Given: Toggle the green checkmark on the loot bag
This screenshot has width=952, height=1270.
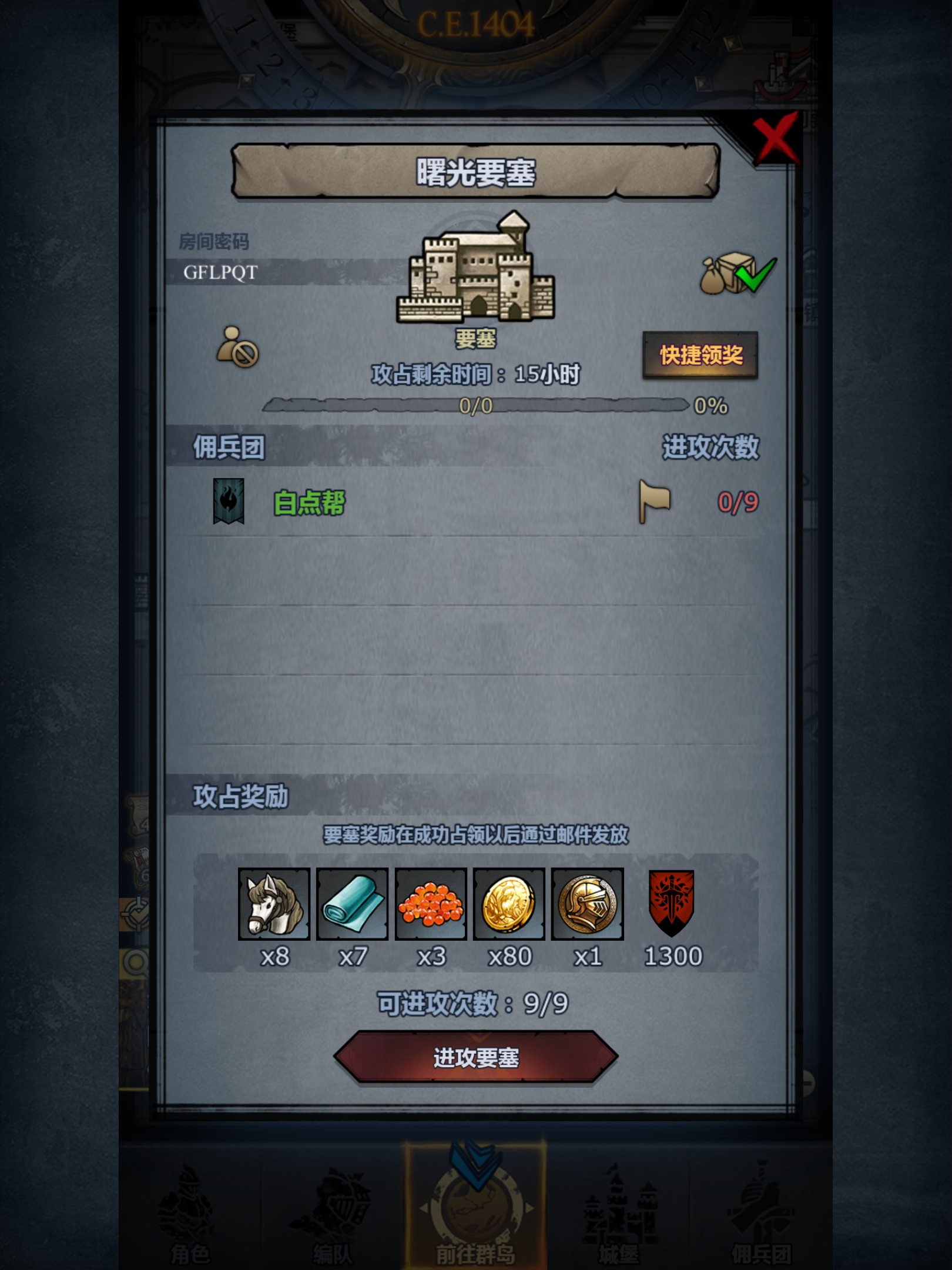Looking at the screenshot, I should pos(756,276).
